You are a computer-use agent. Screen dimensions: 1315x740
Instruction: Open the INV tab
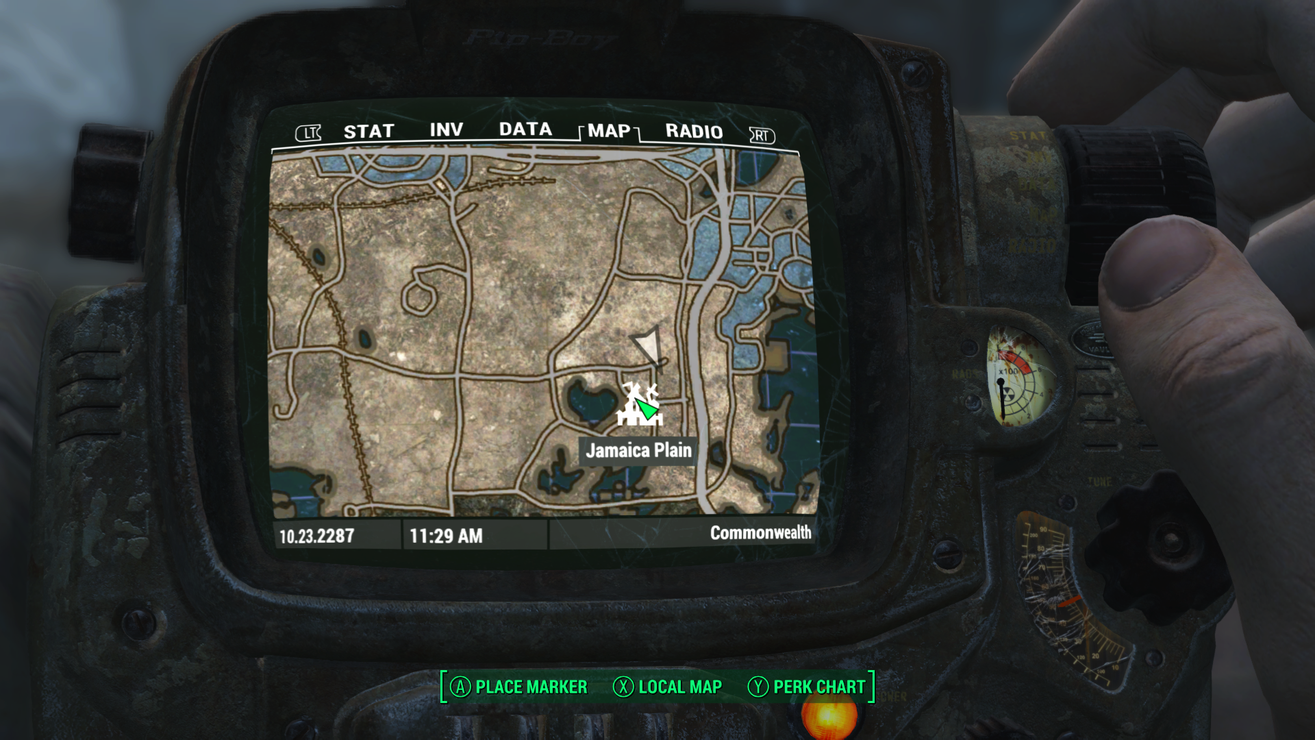tap(446, 130)
